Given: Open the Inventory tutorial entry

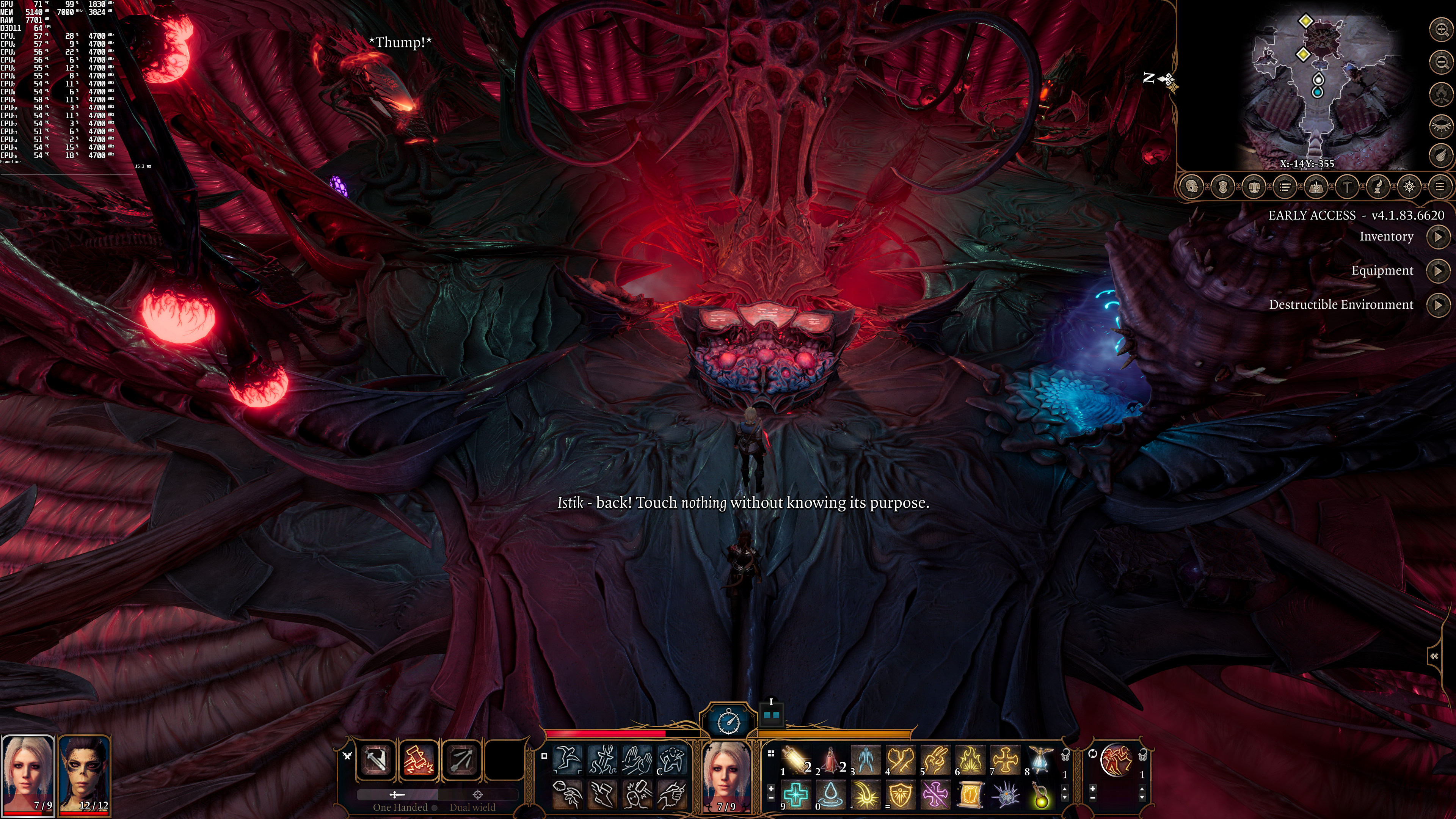Looking at the screenshot, I should 1437,237.
